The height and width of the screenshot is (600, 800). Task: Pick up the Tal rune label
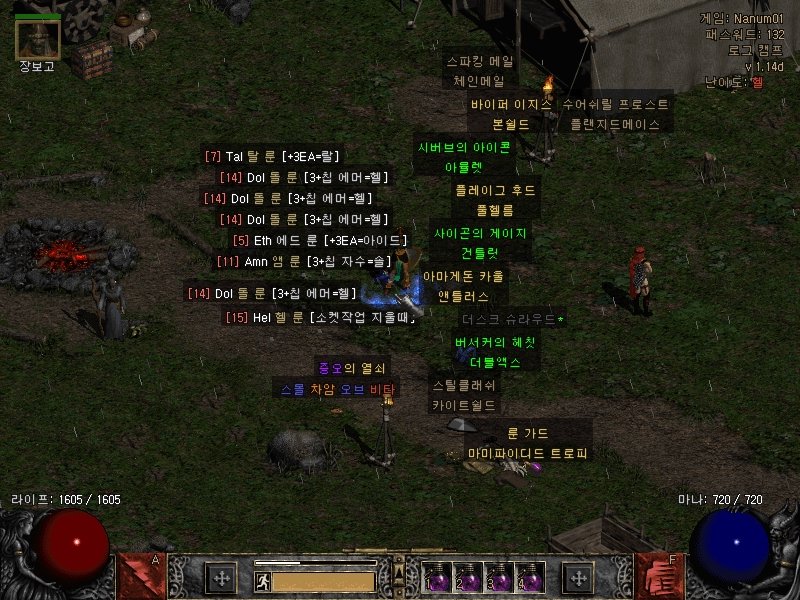(x=273, y=156)
